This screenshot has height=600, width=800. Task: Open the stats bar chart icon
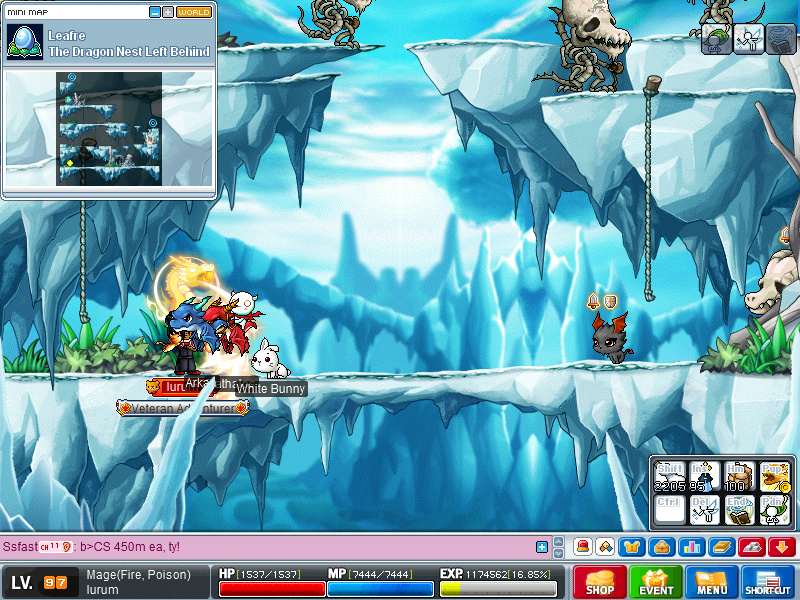[690, 547]
